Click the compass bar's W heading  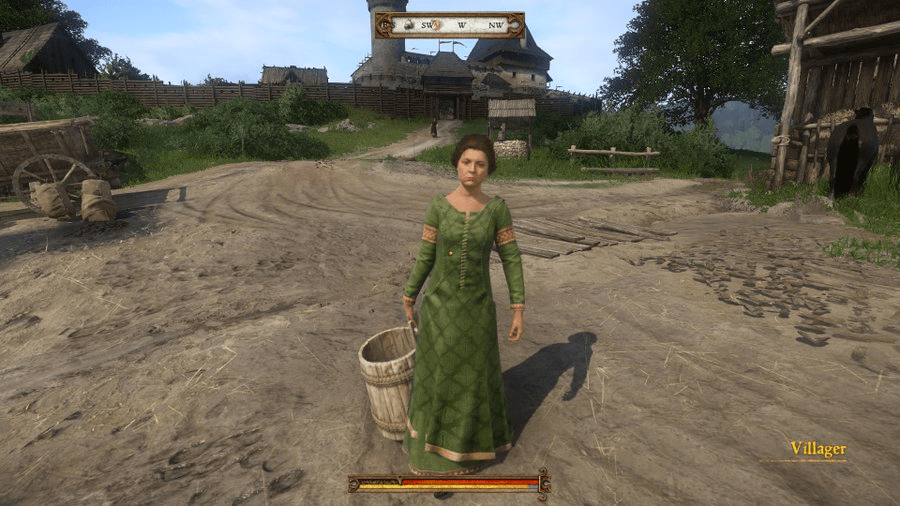tap(462, 25)
